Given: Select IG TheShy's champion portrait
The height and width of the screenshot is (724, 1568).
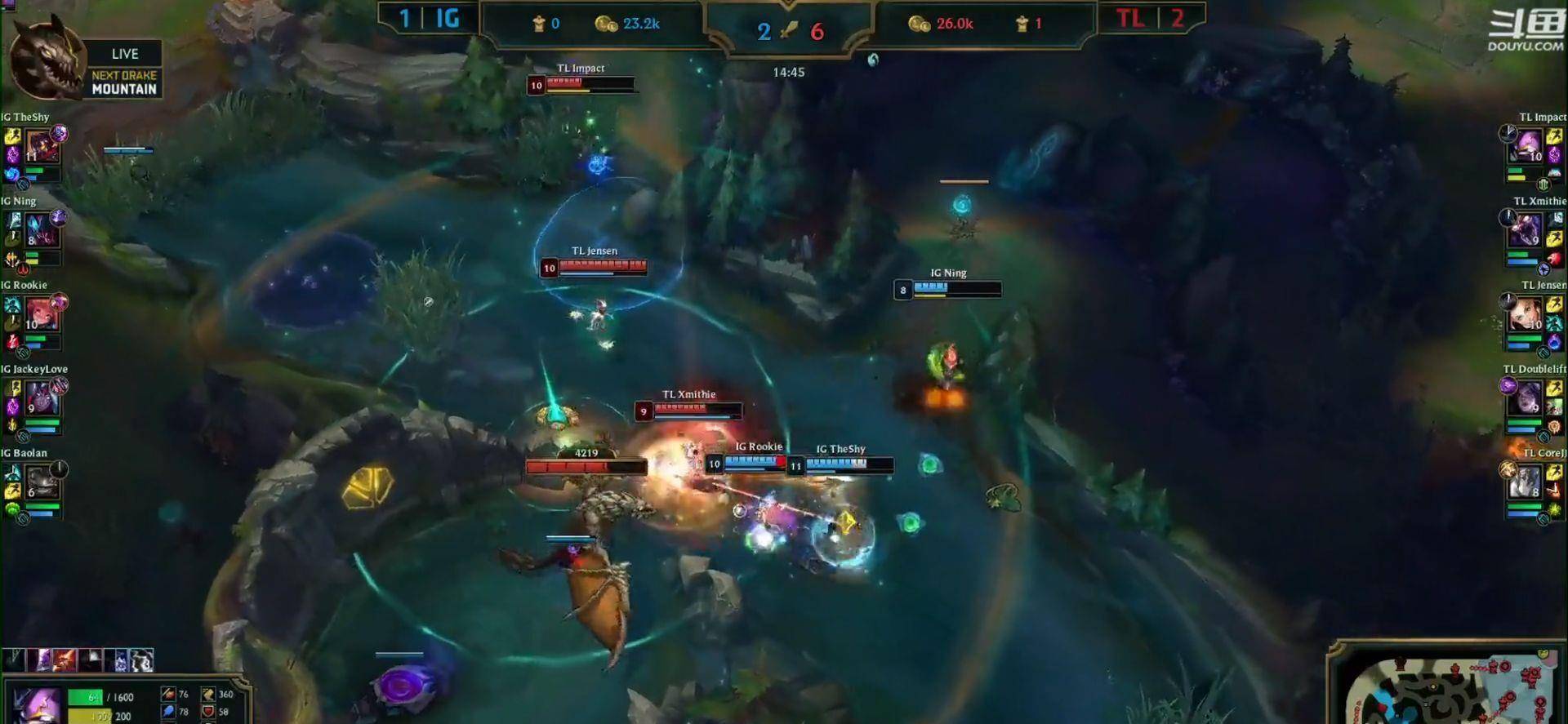Looking at the screenshot, I should coord(41,149).
